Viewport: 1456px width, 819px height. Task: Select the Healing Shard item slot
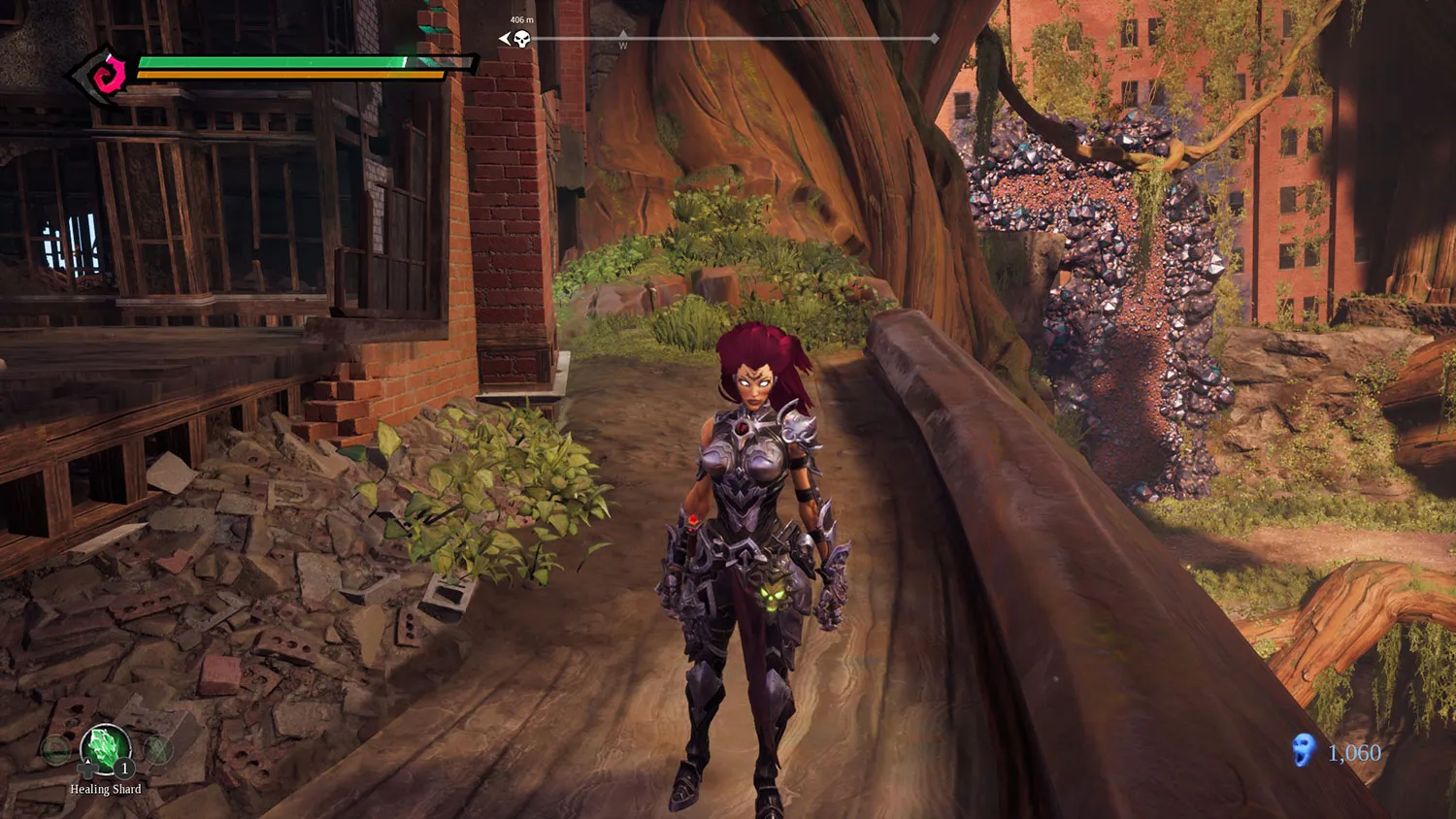[x=105, y=751]
